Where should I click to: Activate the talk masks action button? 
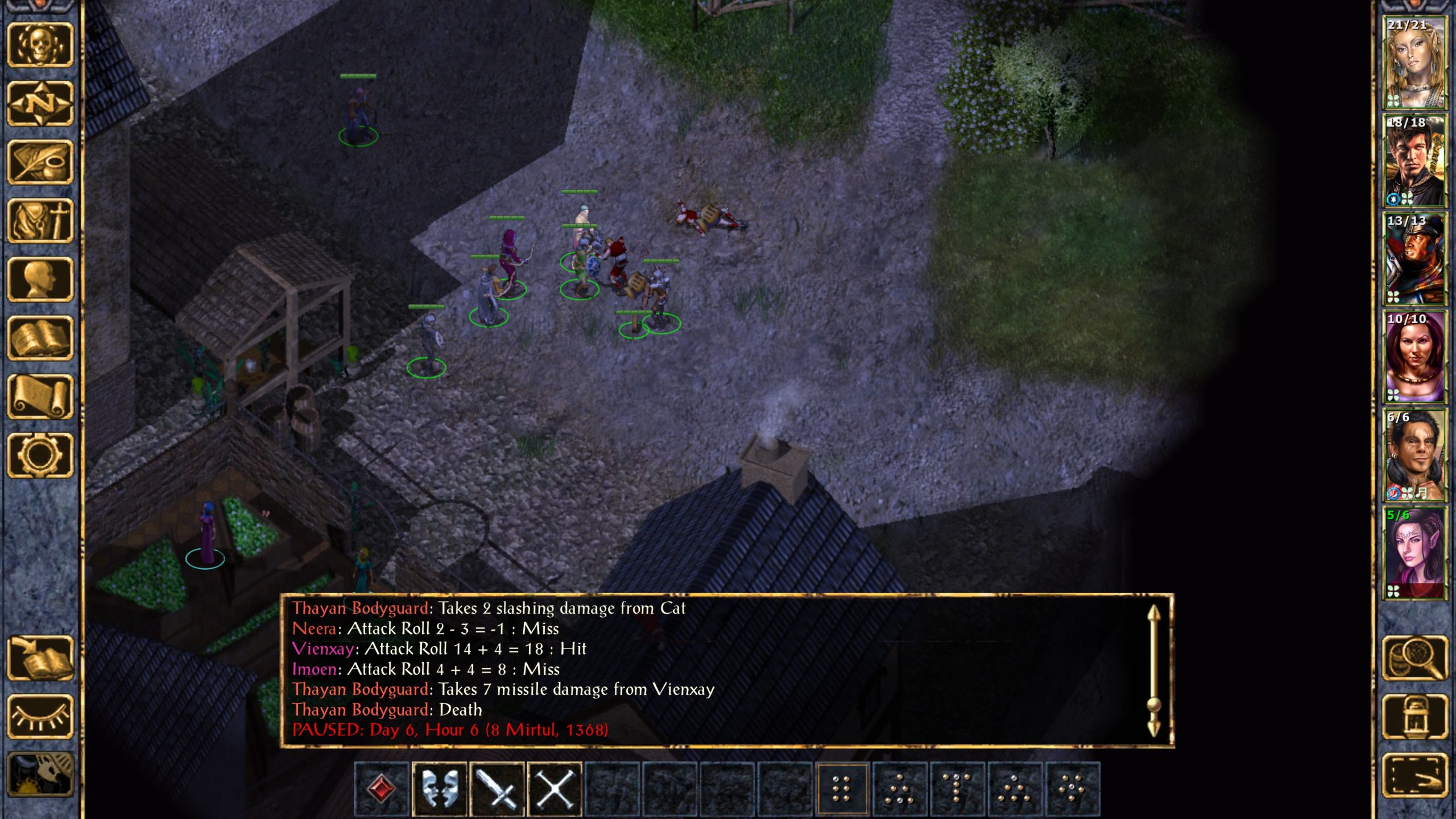click(x=440, y=789)
